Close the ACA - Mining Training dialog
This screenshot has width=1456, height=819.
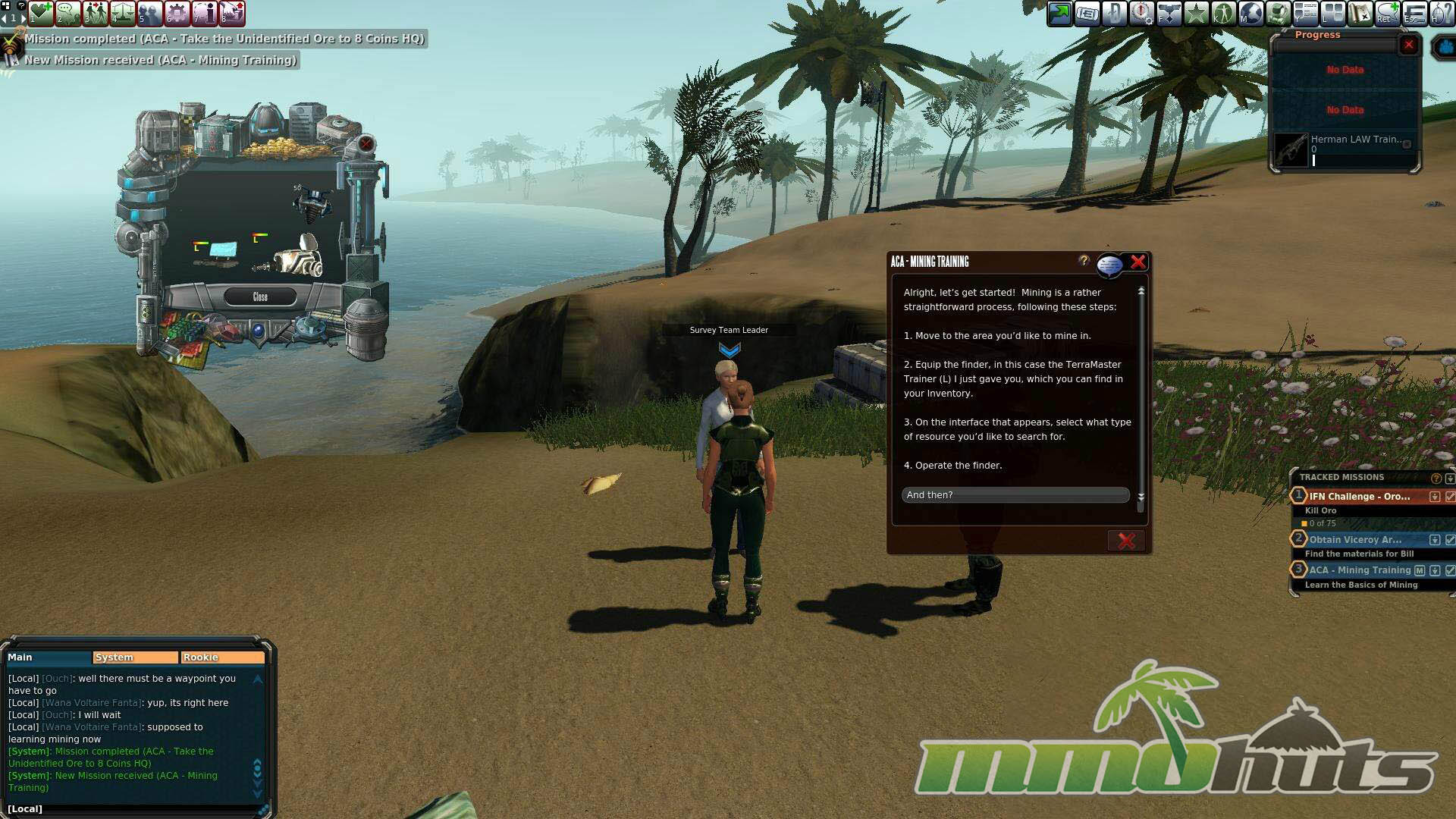click(1137, 262)
